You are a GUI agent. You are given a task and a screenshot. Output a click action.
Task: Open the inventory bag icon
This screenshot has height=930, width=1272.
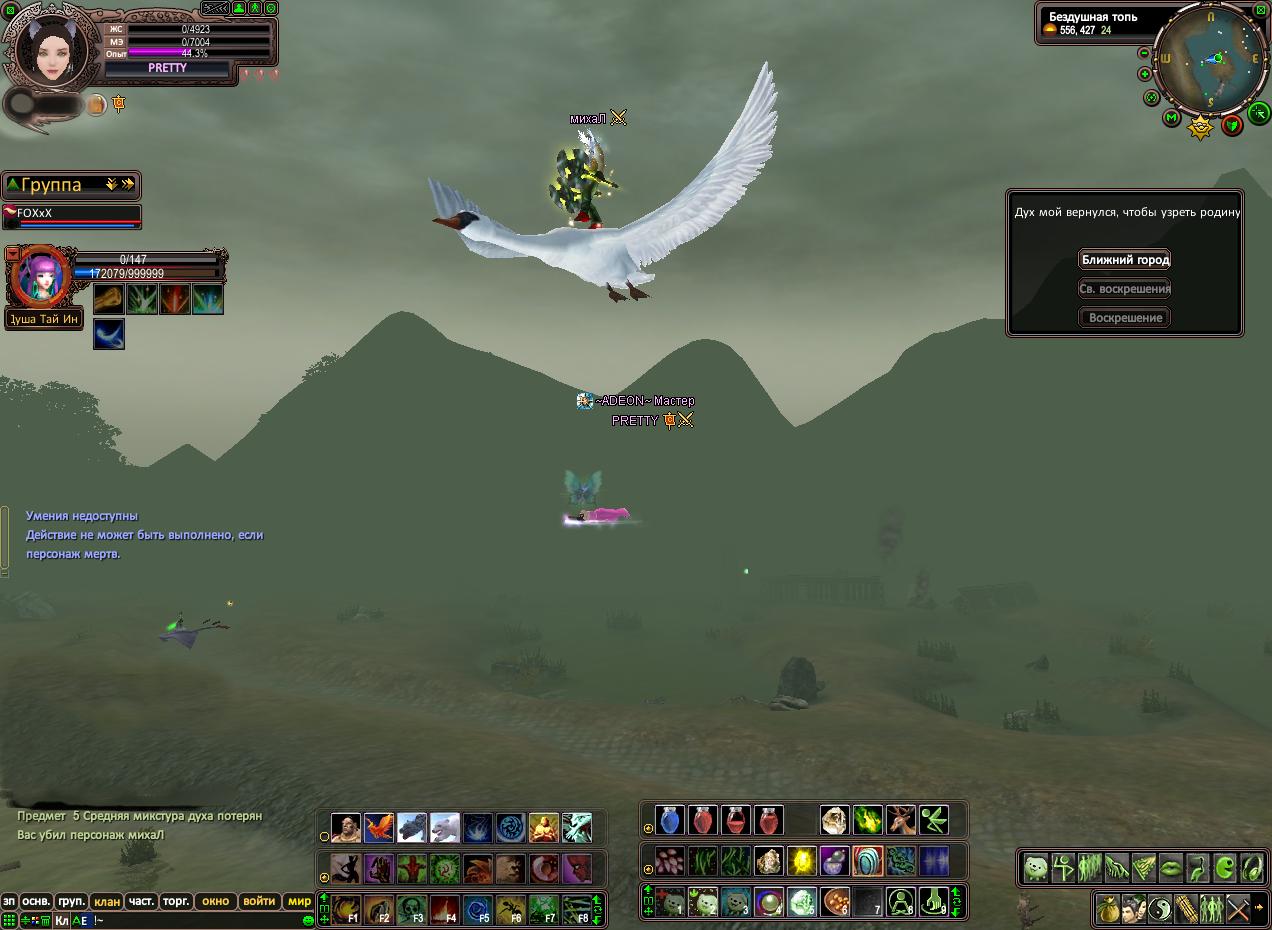pyautogui.click(x=1107, y=909)
